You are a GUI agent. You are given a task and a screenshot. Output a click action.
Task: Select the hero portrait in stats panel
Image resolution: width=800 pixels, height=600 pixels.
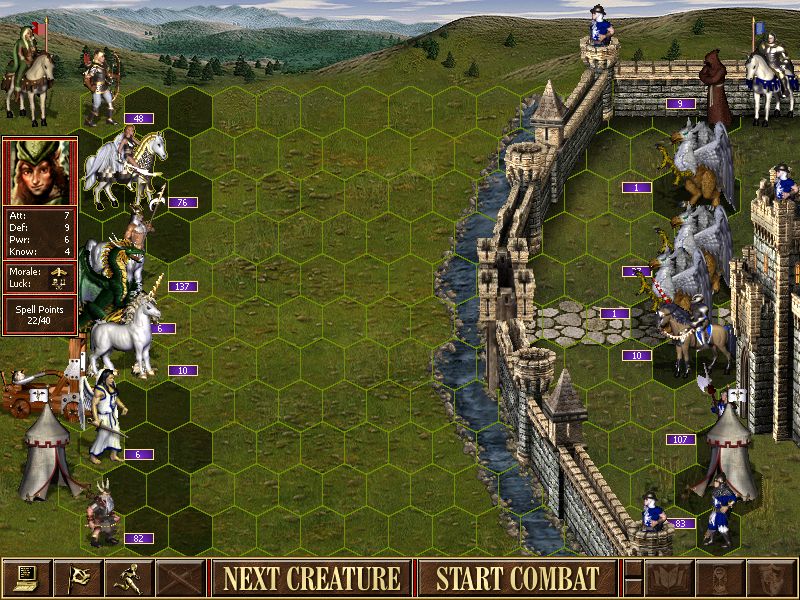coord(39,172)
